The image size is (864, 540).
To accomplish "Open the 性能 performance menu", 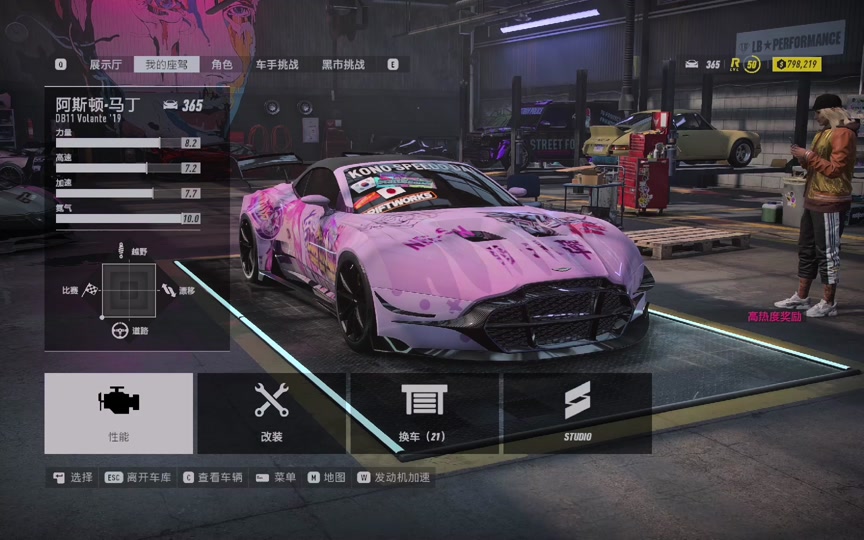I will click(119, 413).
